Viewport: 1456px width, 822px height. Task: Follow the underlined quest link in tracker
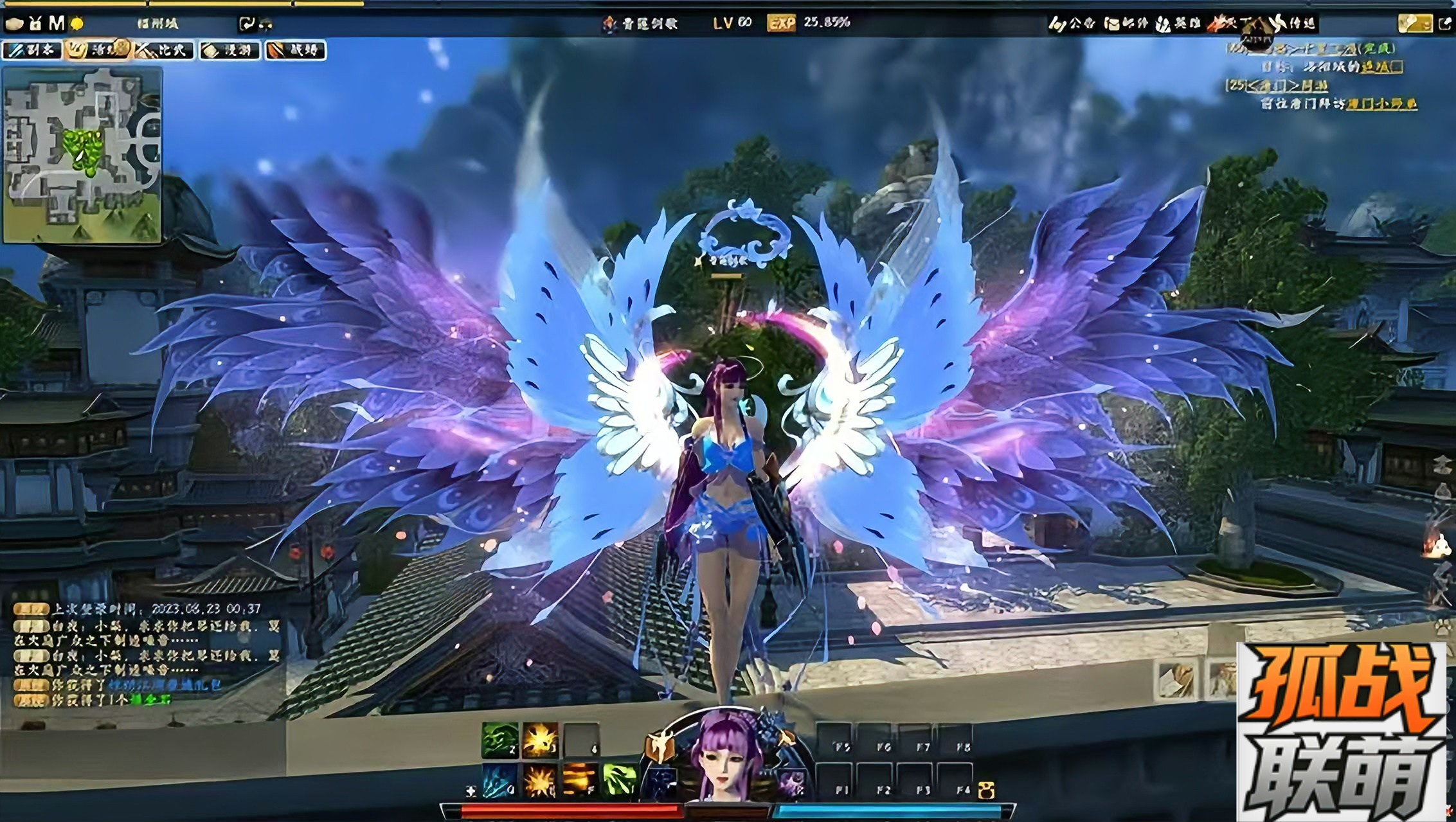pyautogui.click(x=1381, y=103)
